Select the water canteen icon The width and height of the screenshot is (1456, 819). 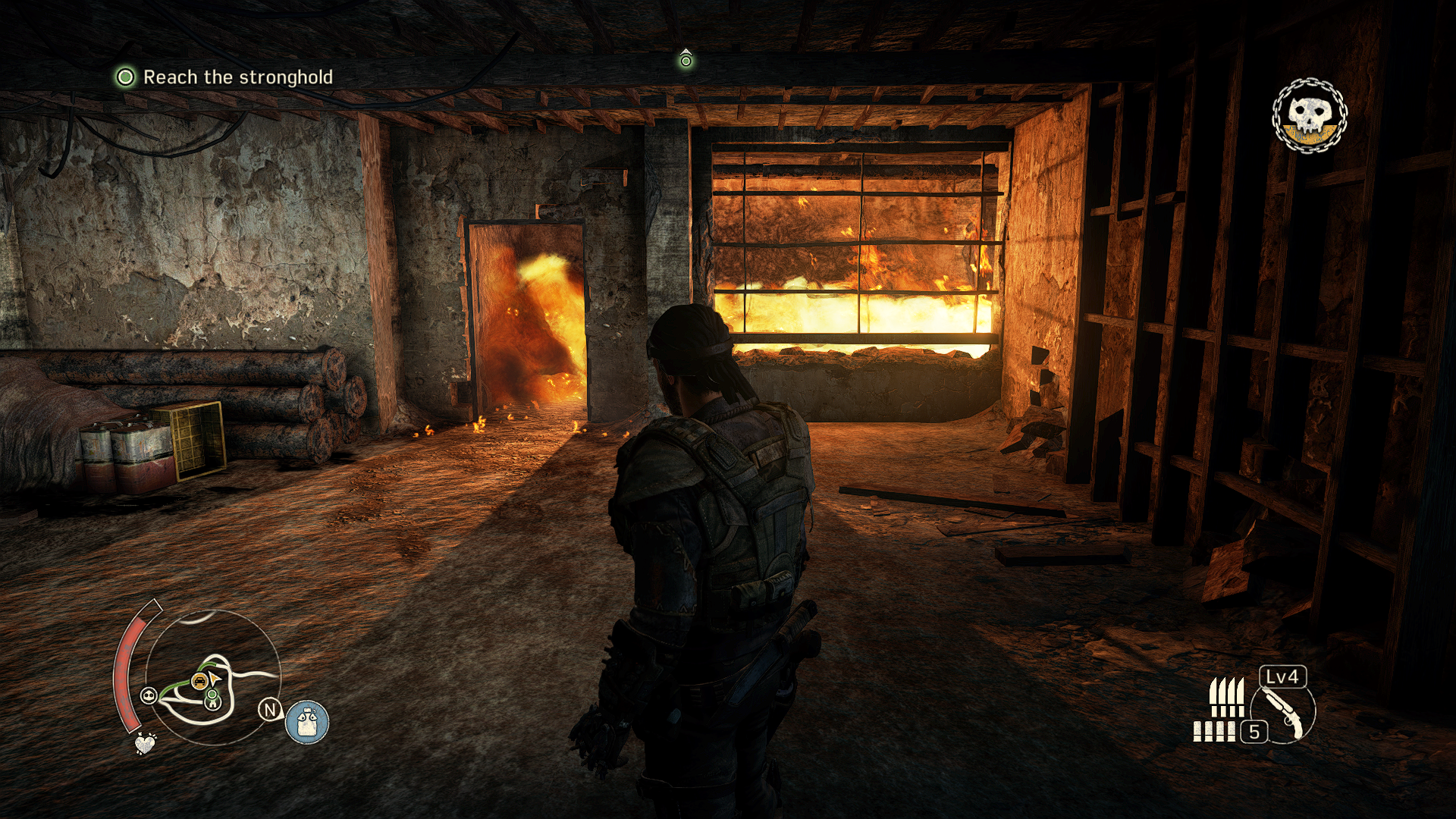[307, 722]
